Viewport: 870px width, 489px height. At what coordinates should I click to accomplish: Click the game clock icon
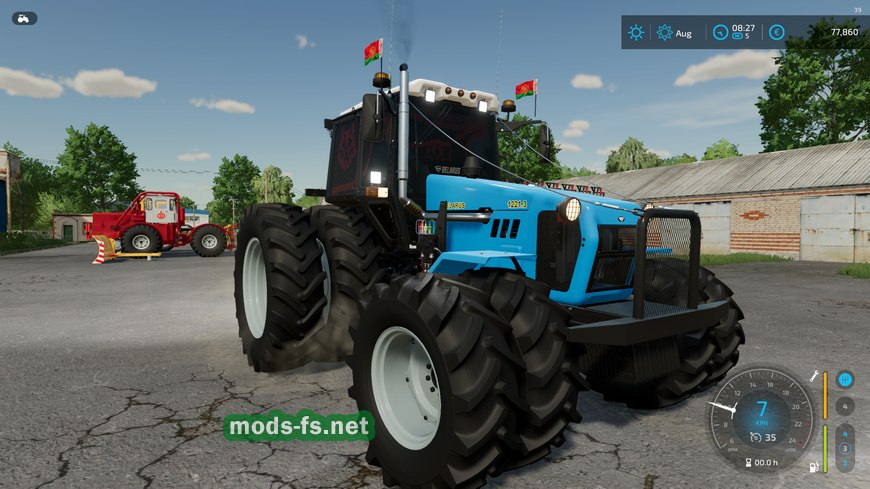pyautogui.click(x=720, y=32)
